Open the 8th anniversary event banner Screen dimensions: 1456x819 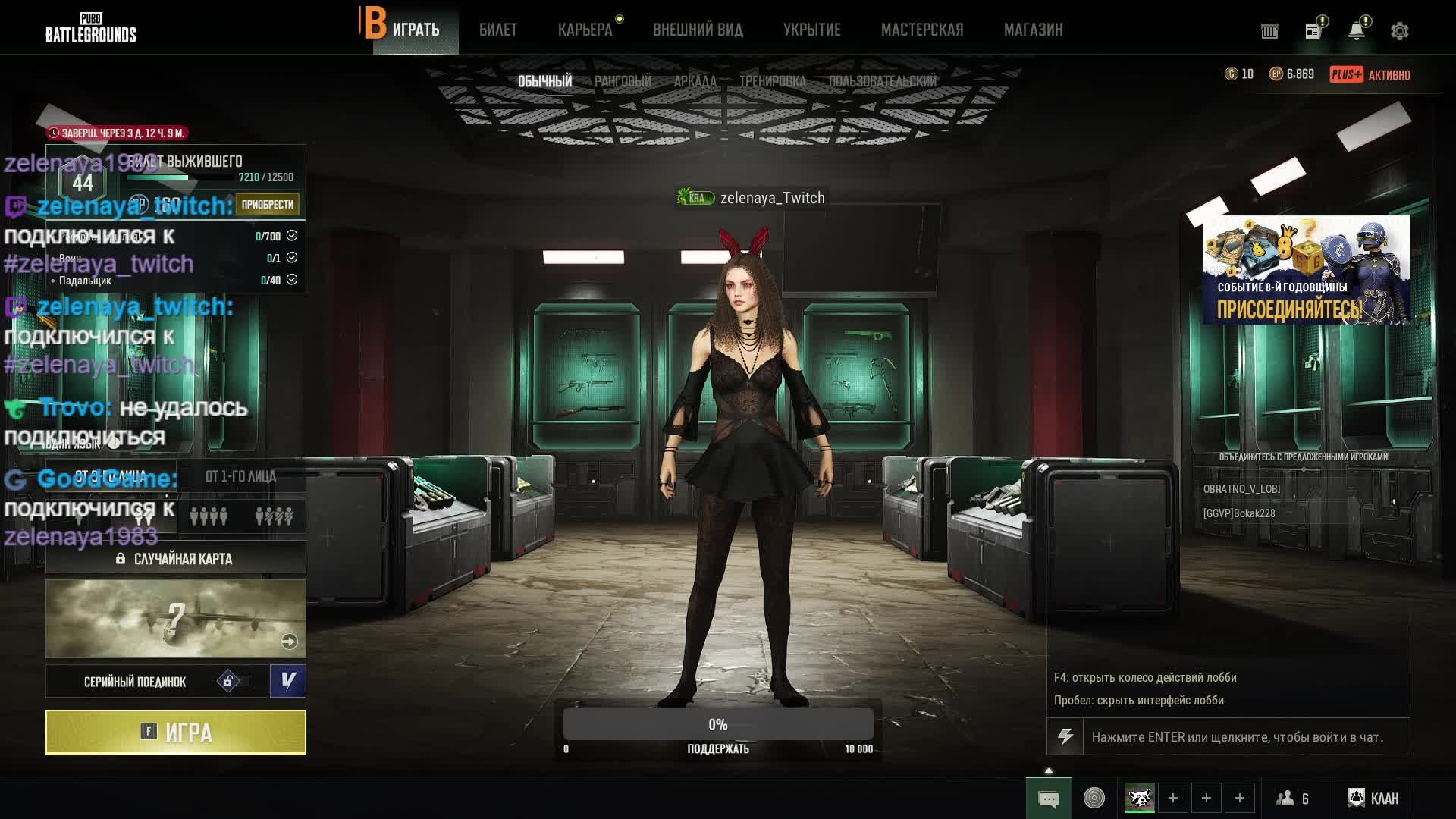click(x=1306, y=270)
